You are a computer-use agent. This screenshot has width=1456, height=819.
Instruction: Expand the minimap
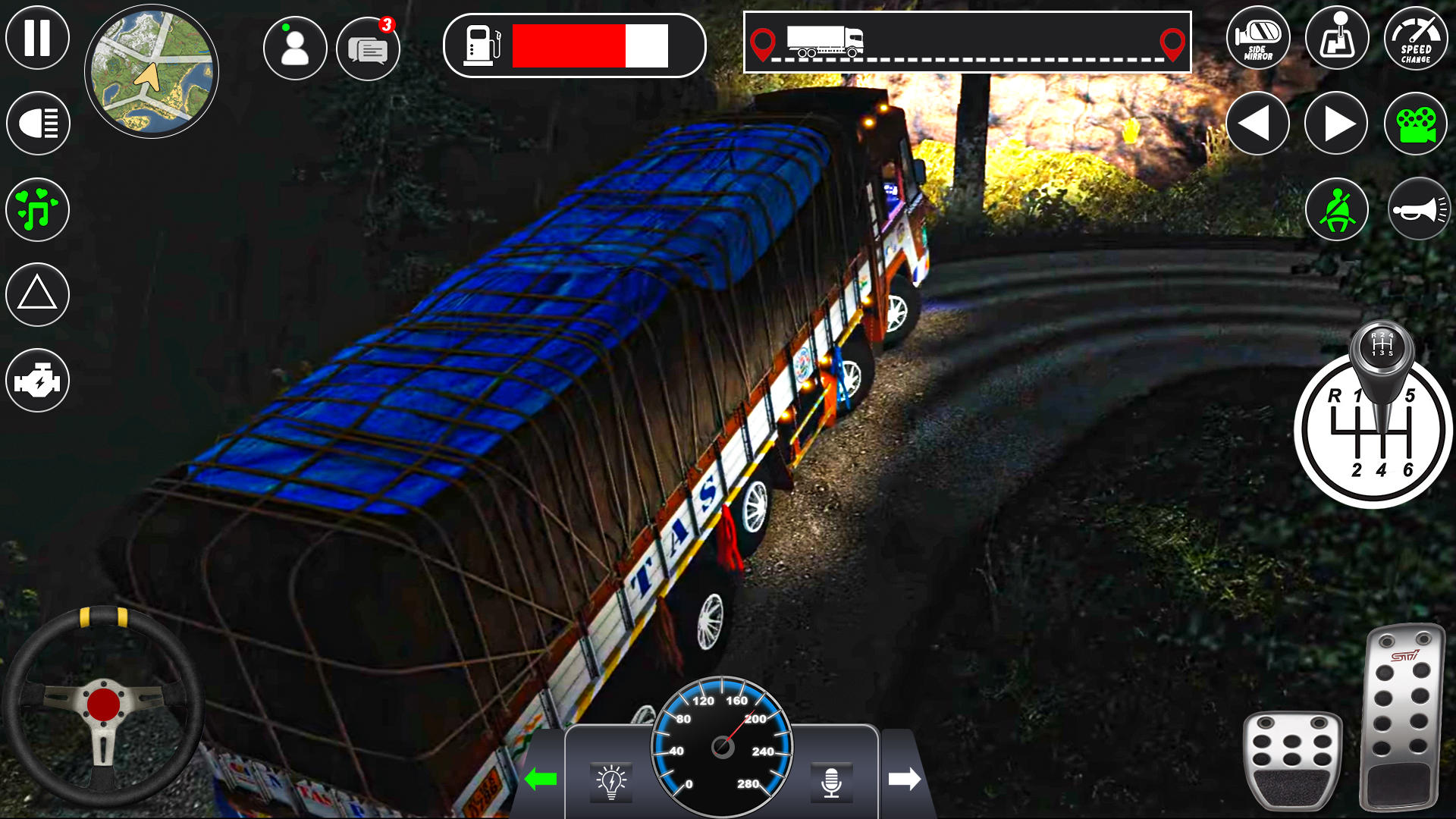coord(152,70)
